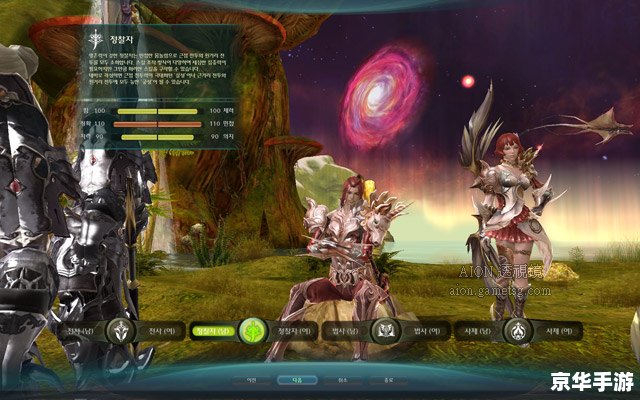Choose the male Scout (정찰자 남) option
The height and width of the screenshot is (400, 640).
(213, 330)
